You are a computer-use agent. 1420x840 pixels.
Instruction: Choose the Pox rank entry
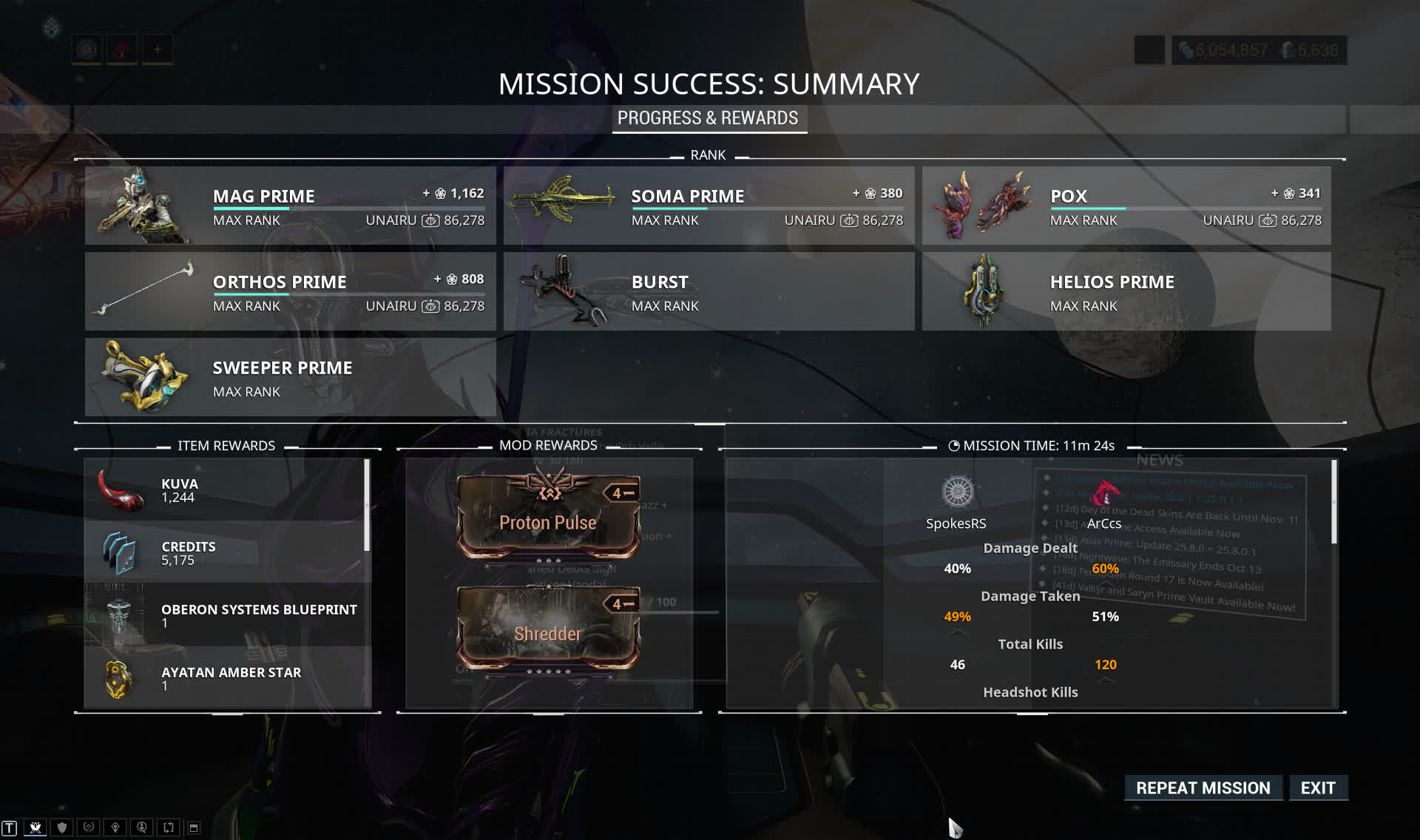click(x=1126, y=206)
